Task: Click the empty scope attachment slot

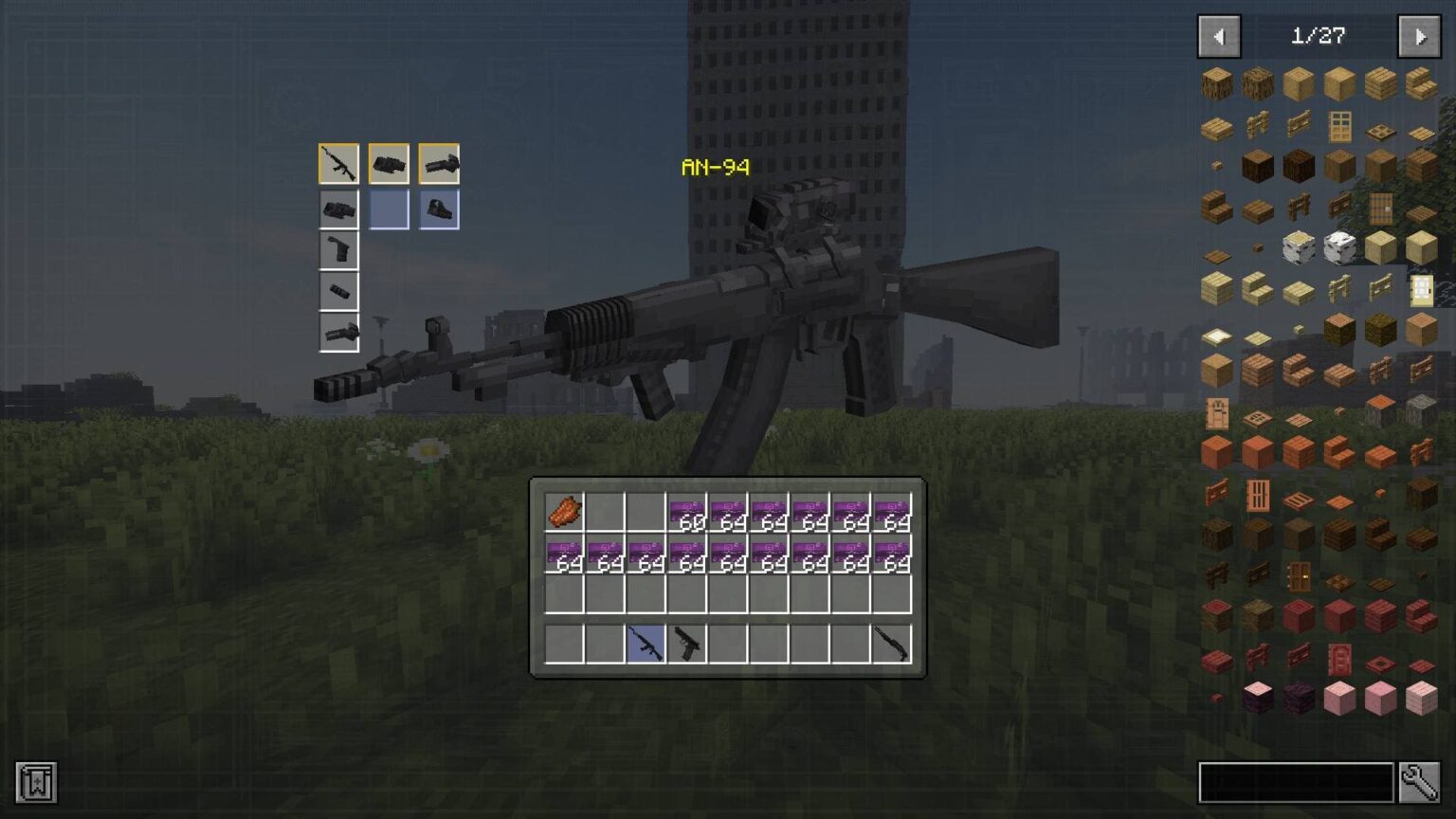Action: pos(389,209)
